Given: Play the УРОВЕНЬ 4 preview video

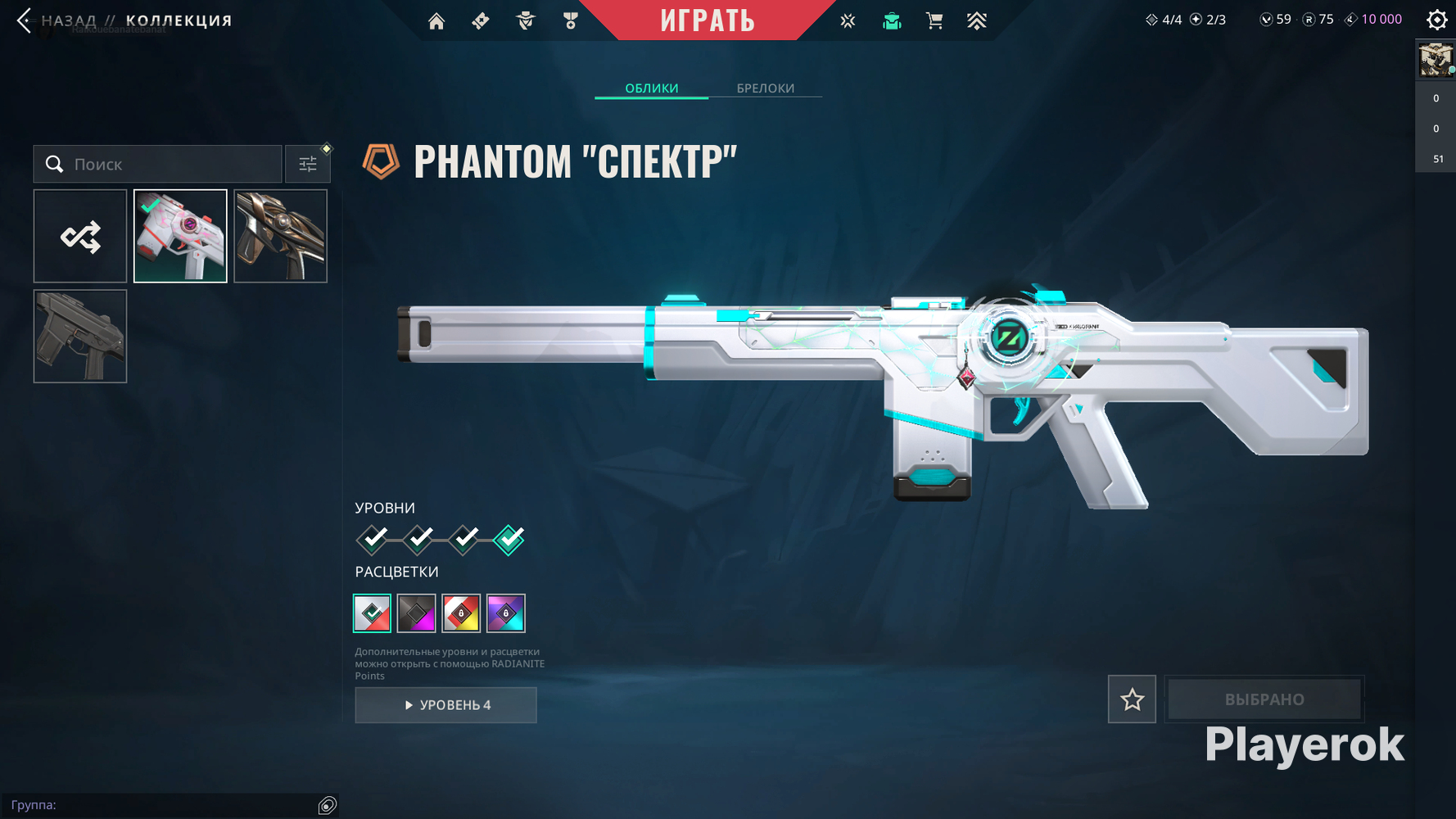Looking at the screenshot, I should 446,705.
